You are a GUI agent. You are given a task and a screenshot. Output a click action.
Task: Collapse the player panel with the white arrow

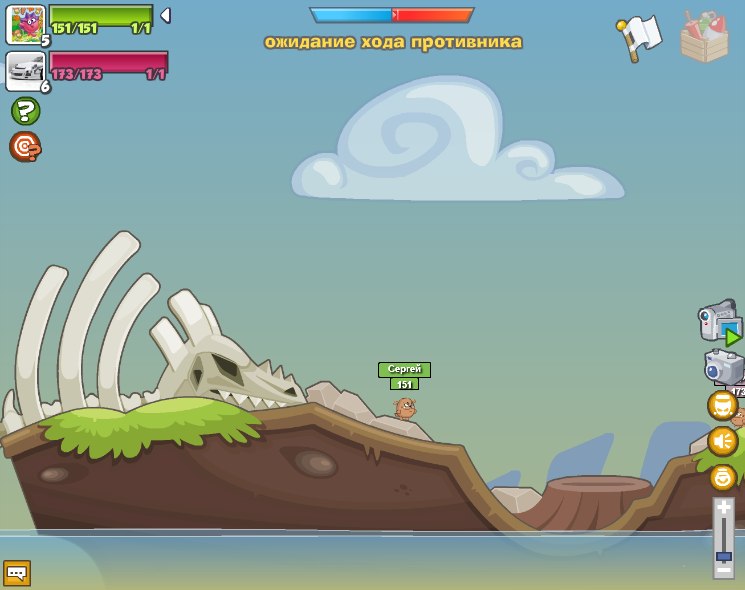point(165,15)
